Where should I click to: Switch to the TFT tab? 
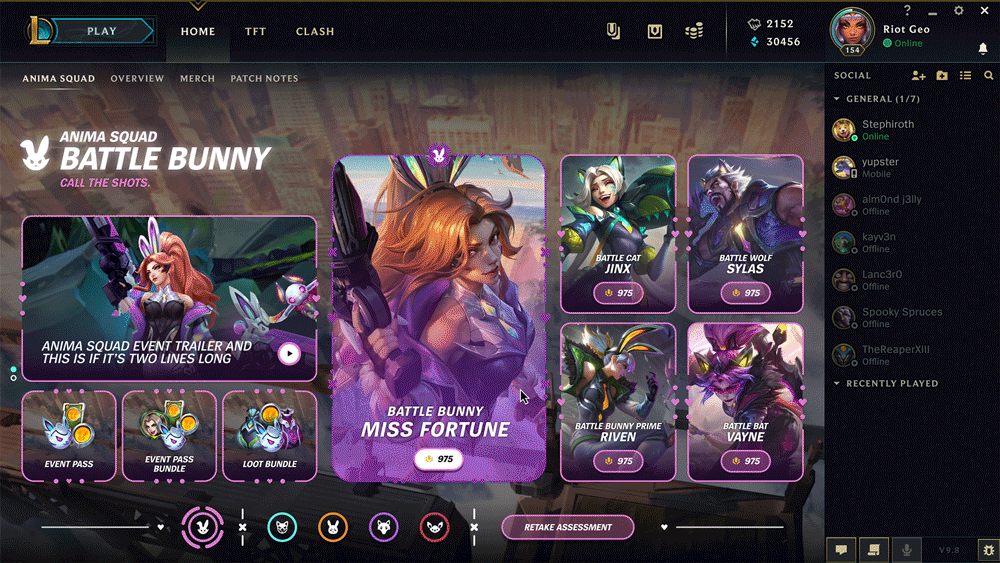coord(256,32)
